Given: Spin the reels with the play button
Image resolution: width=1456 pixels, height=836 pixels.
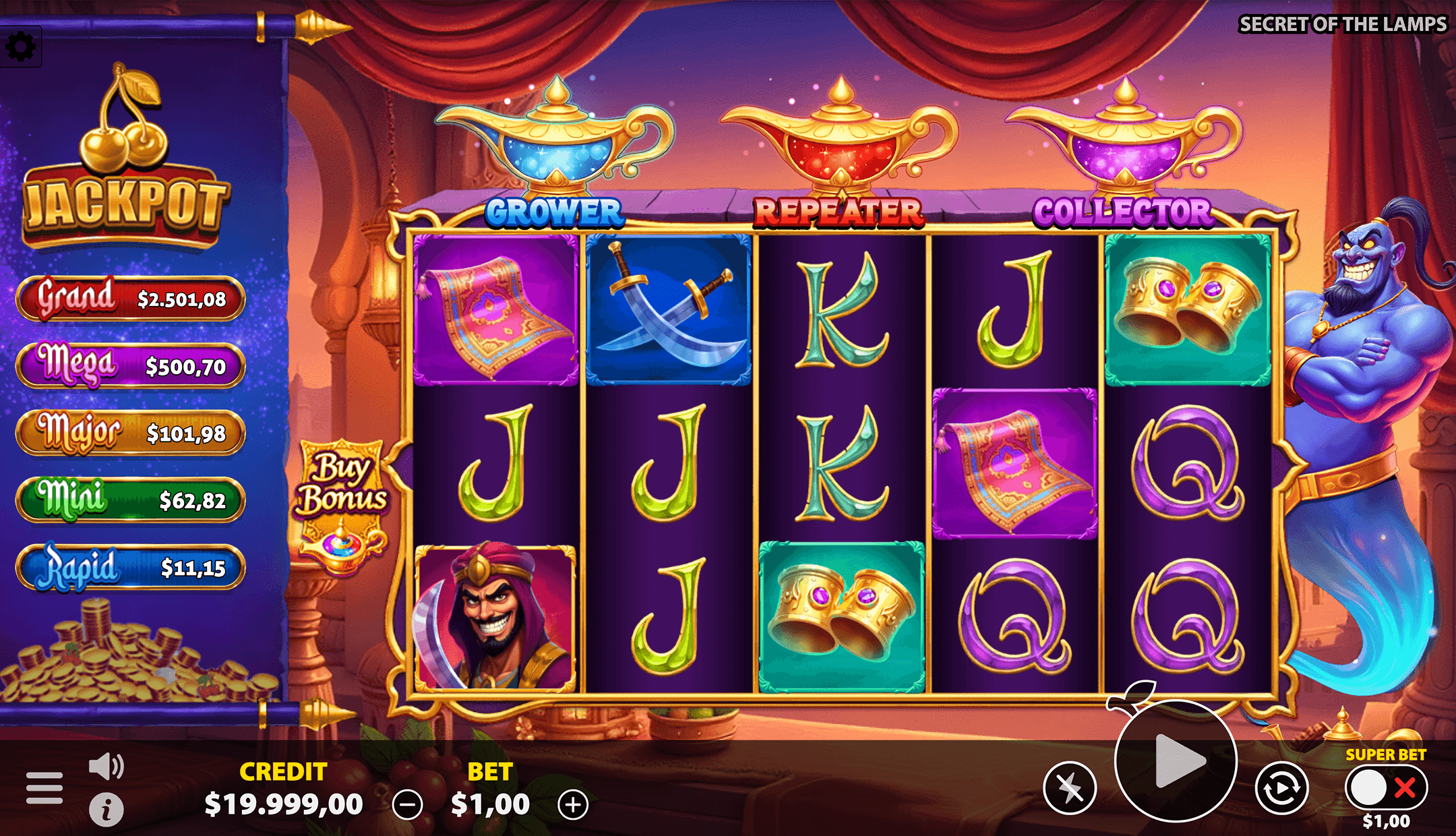Looking at the screenshot, I should tap(1176, 761).
